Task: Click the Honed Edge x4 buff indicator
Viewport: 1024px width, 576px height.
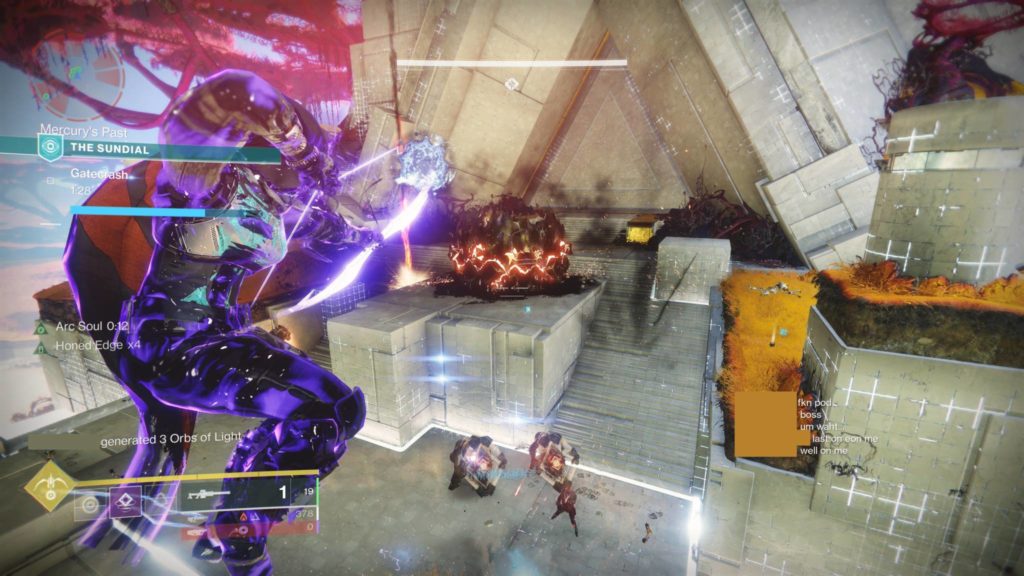Action: tap(90, 348)
